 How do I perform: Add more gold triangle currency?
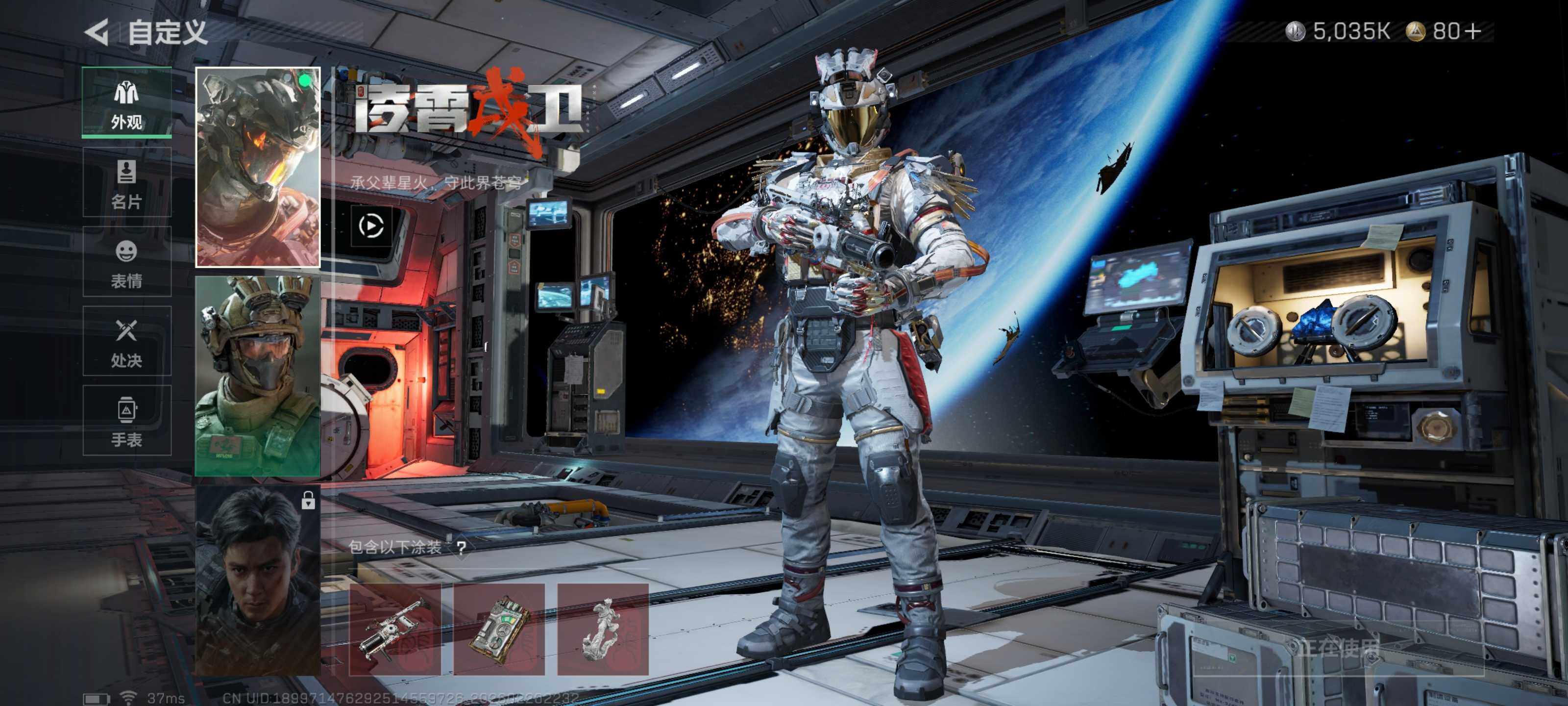pyautogui.click(x=1473, y=31)
